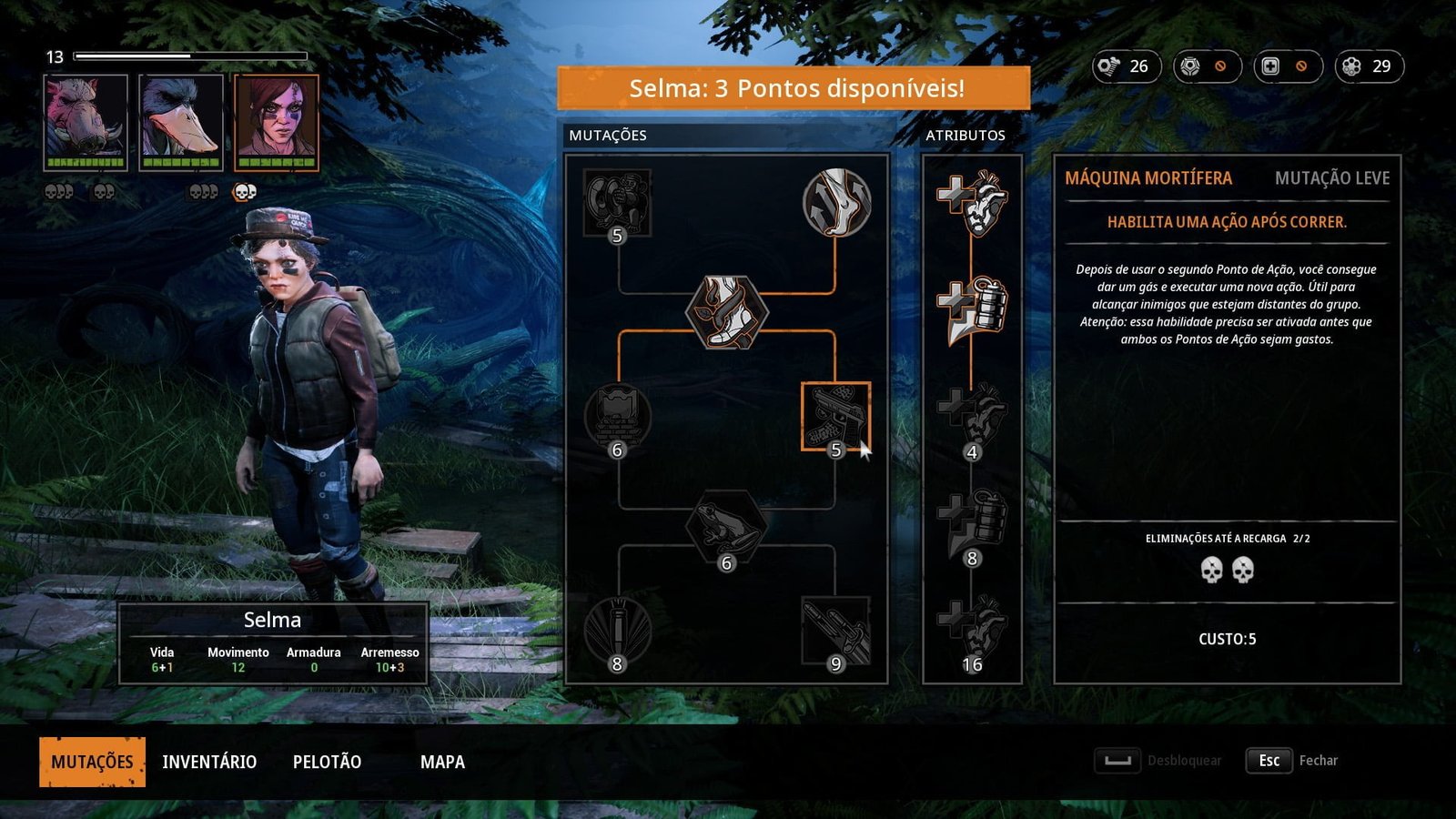Select the boar character portrait
The image size is (1456, 819).
(86, 122)
